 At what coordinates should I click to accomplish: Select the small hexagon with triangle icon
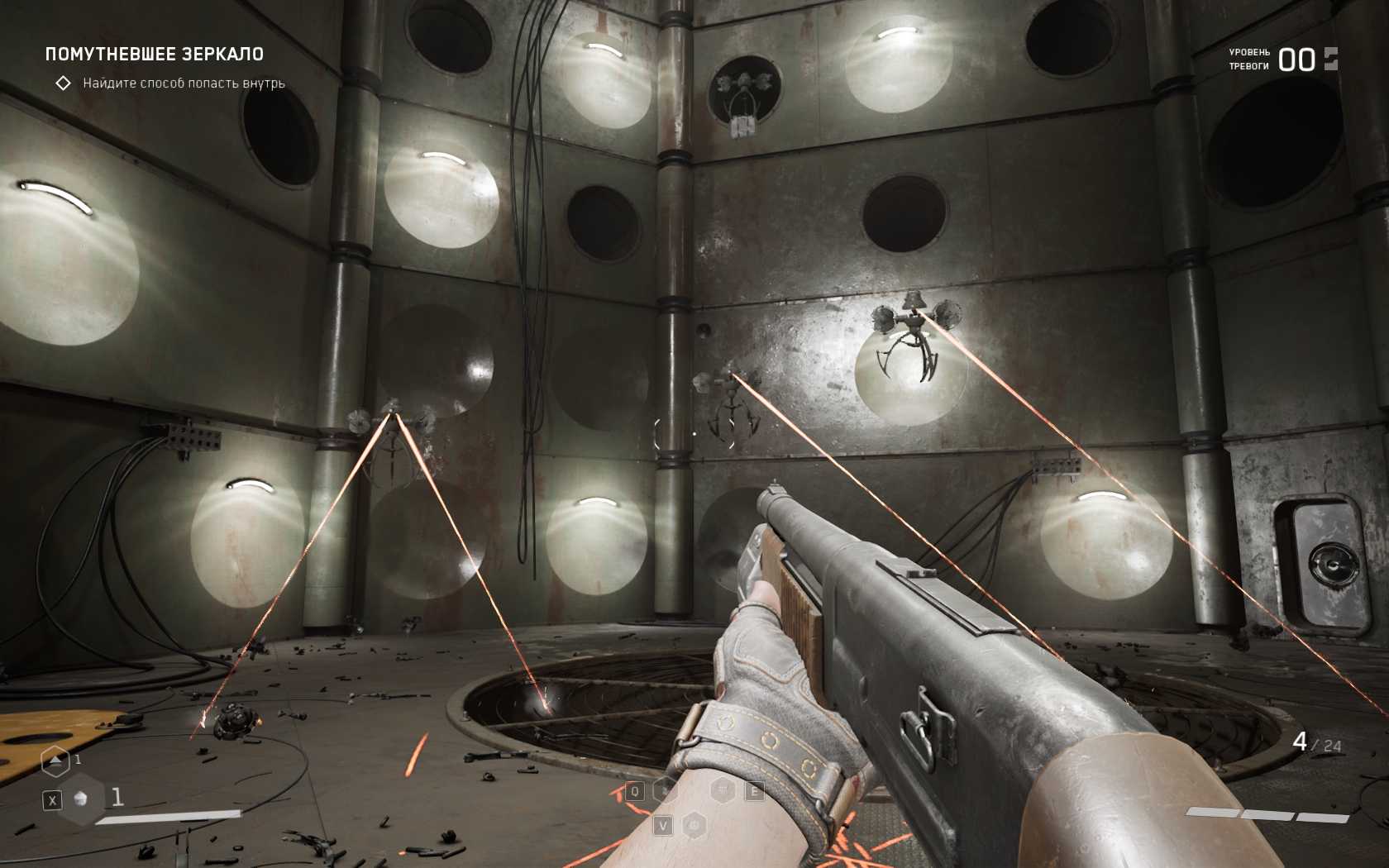[x=55, y=761]
